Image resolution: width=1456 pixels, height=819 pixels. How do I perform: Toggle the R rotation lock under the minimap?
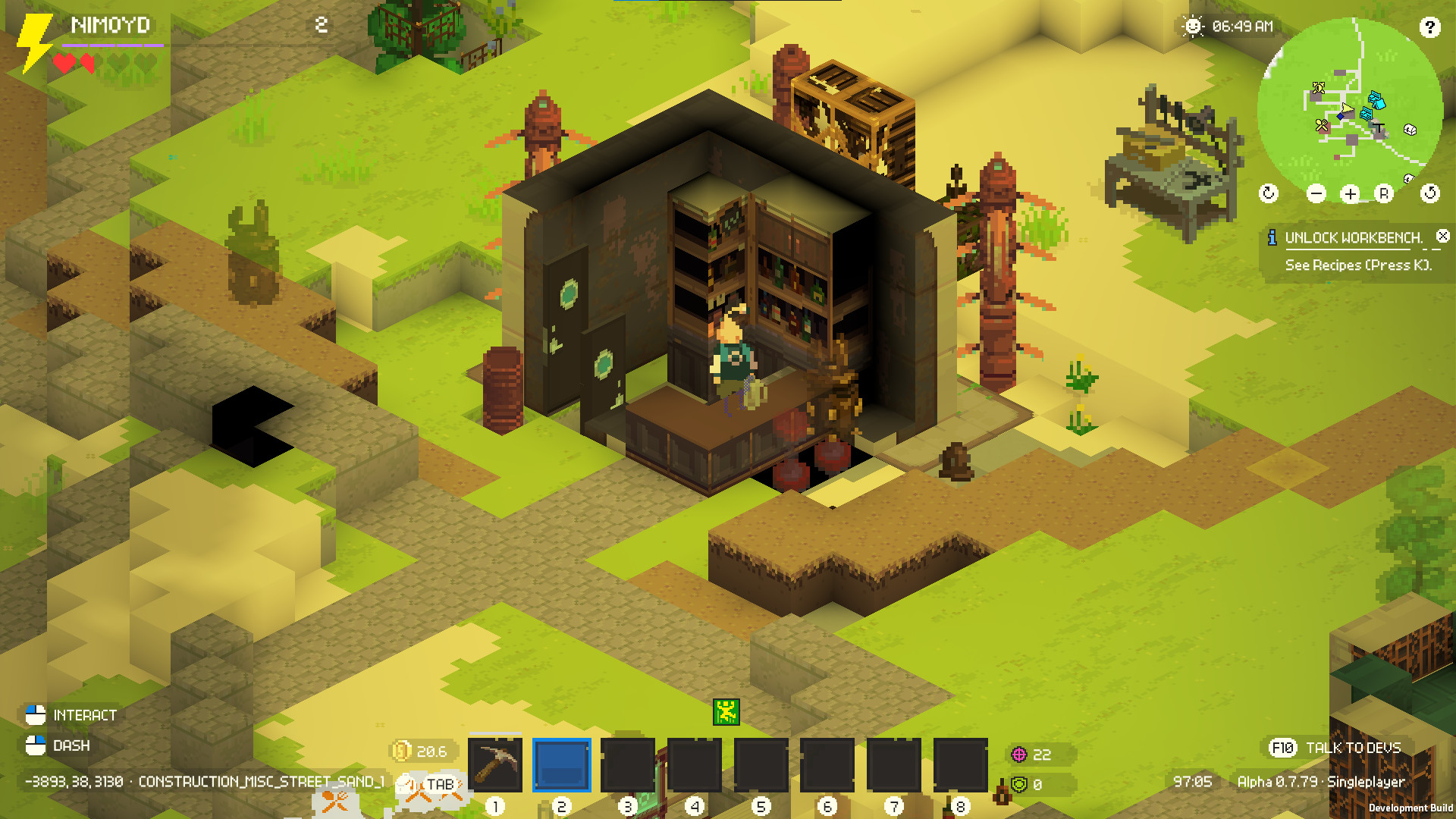coord(1384,193)
